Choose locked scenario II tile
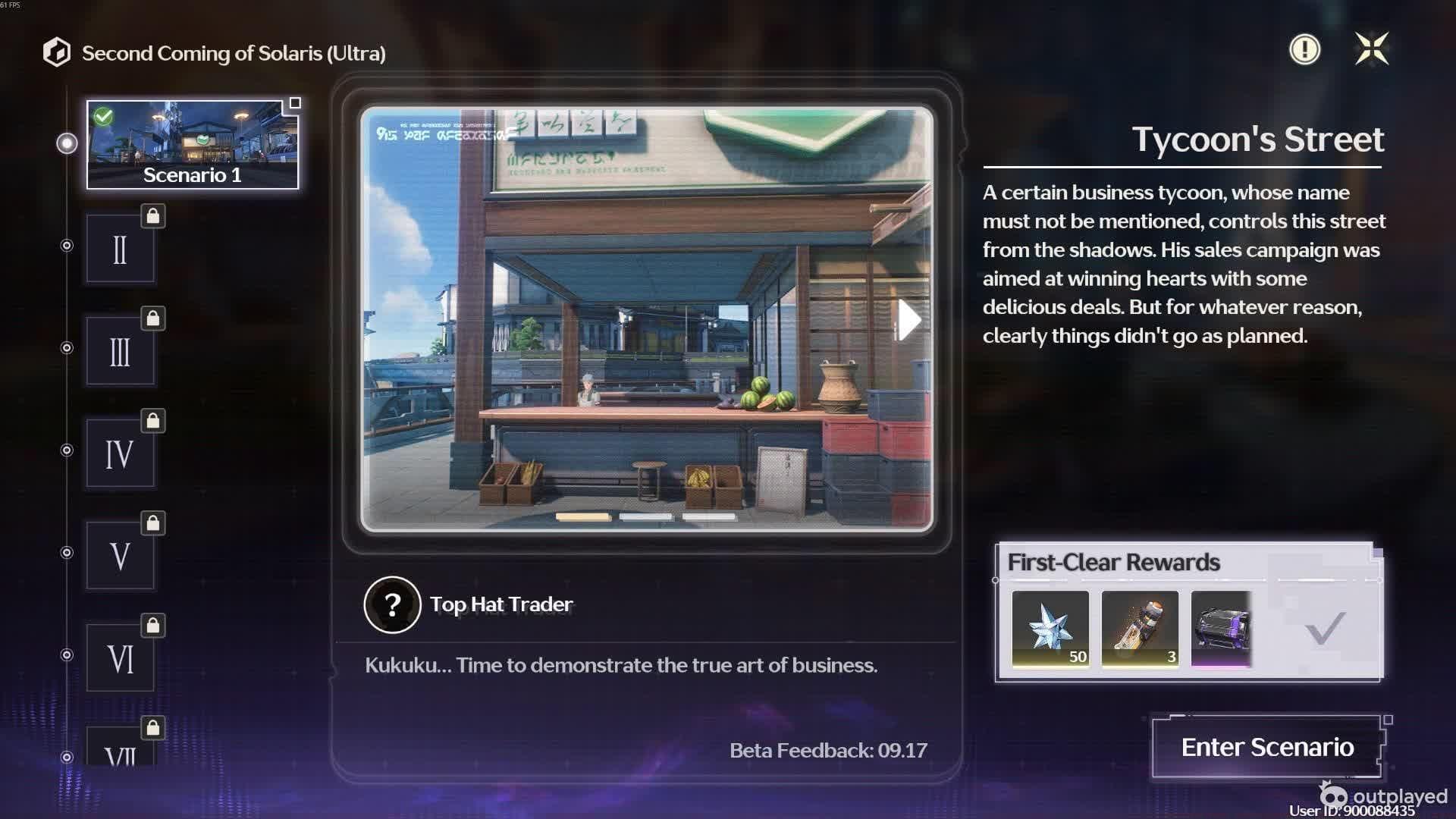 point(120,249)
